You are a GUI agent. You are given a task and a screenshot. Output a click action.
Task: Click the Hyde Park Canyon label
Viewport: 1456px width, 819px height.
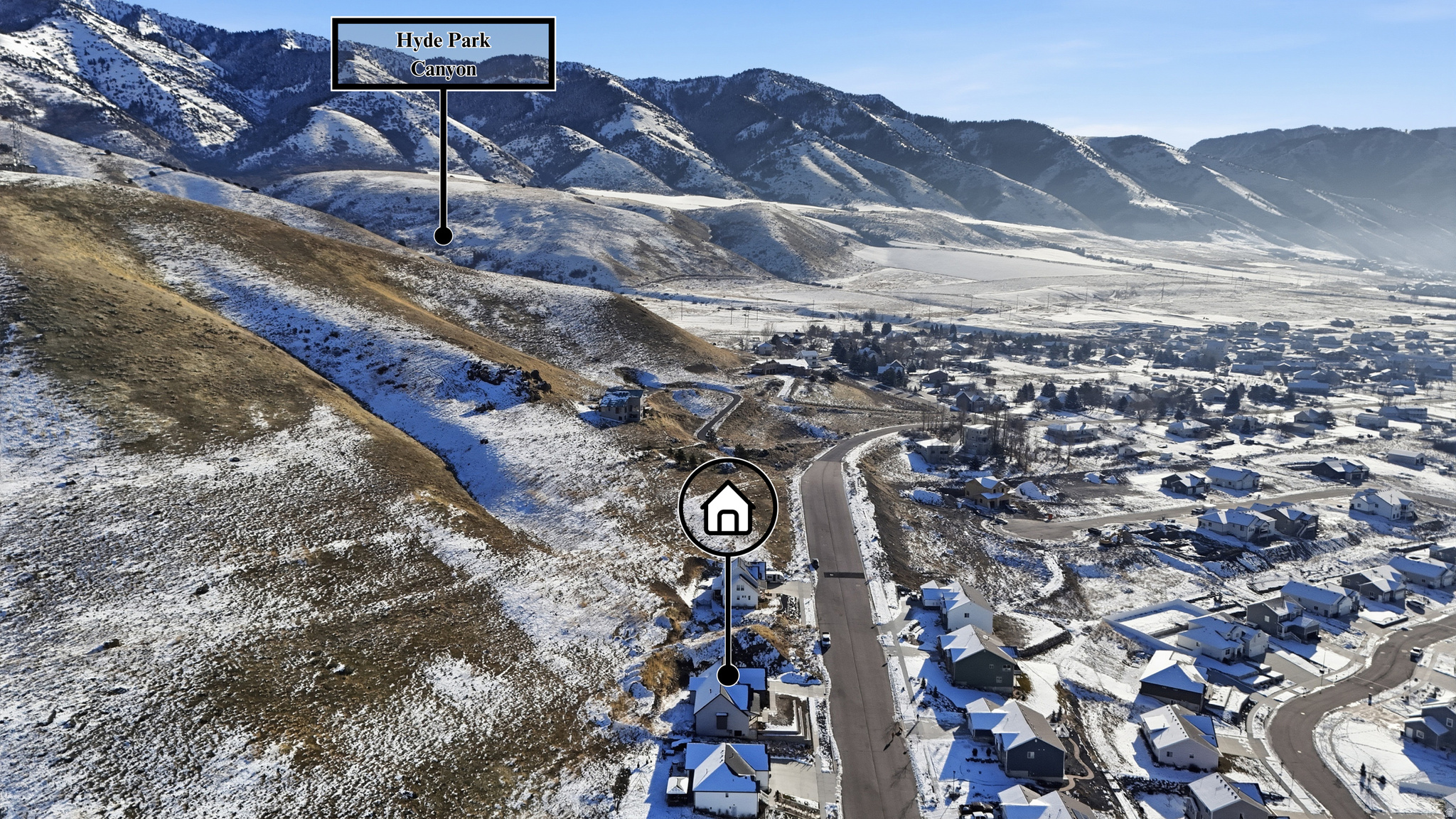point(443,54)
